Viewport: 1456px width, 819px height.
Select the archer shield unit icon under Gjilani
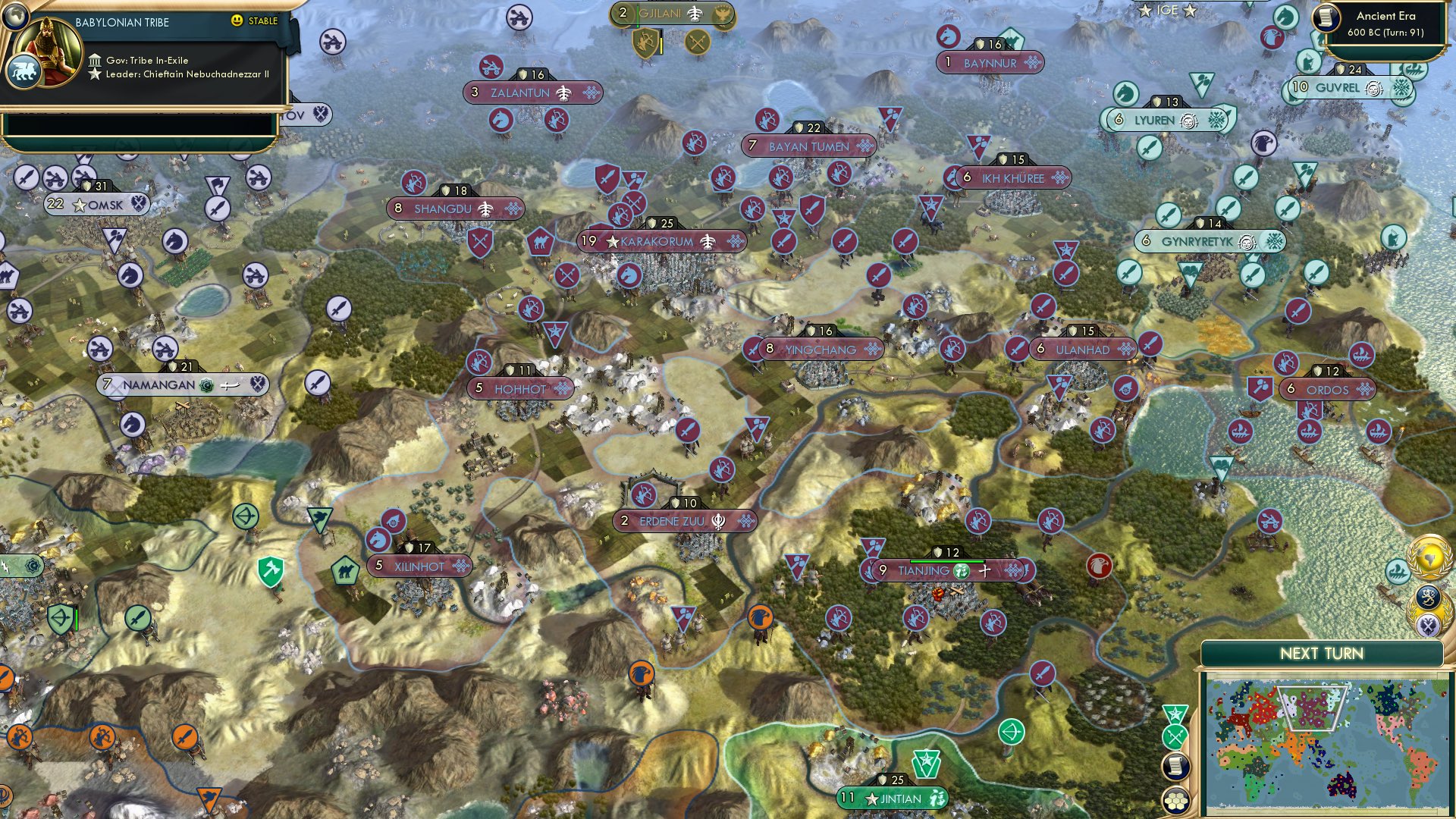[x=645, y=42]
